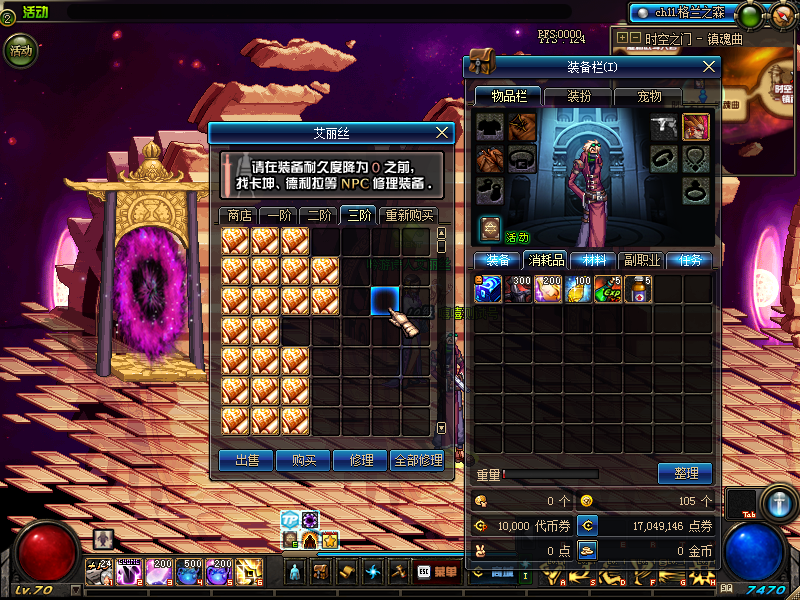Select the 二阶 tab
Viewport: 800px width, 600px height.
pyautogui.click(x=319, y=215)
